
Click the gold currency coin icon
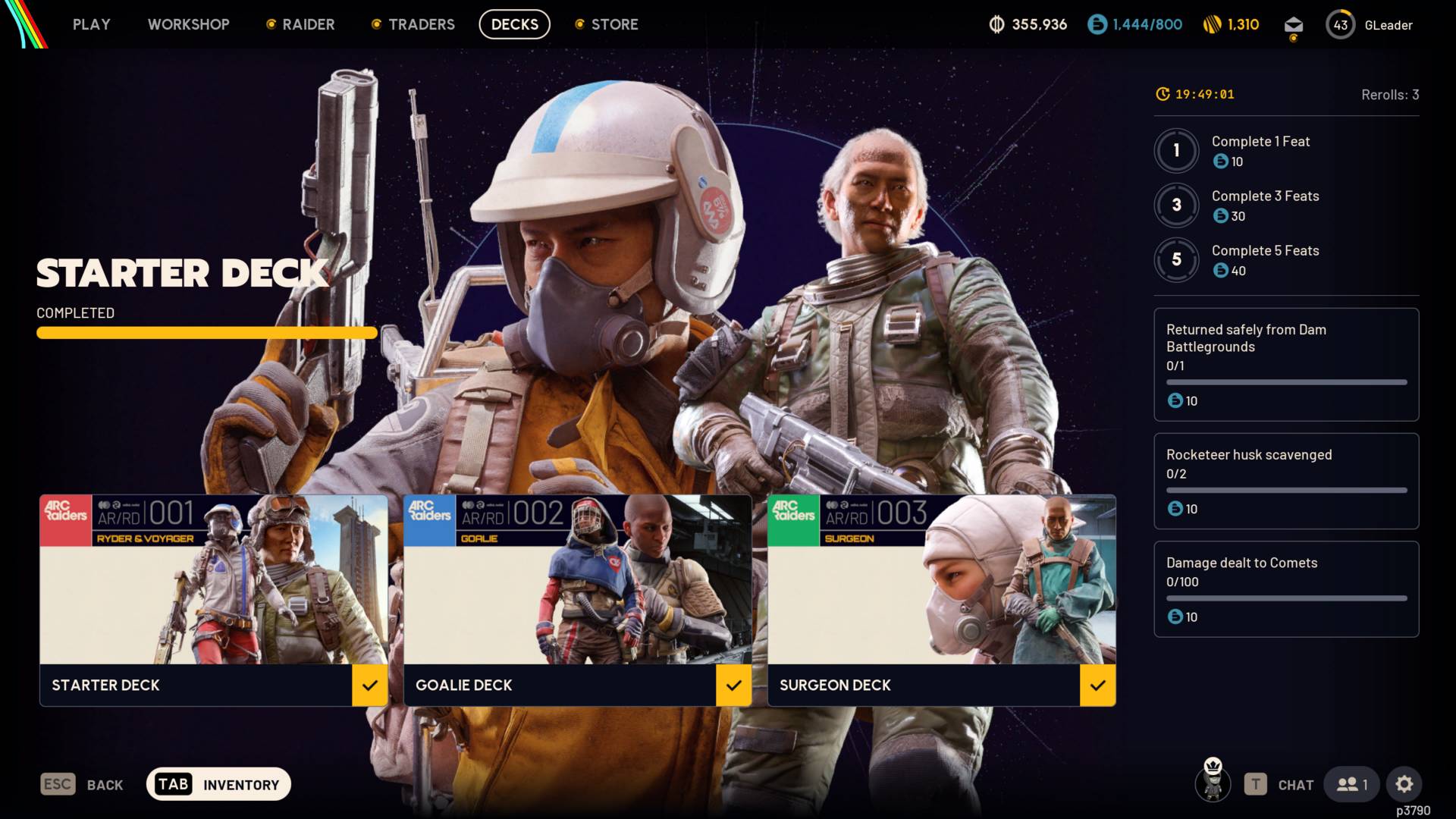pyautogui.click(x=996, y=24)
